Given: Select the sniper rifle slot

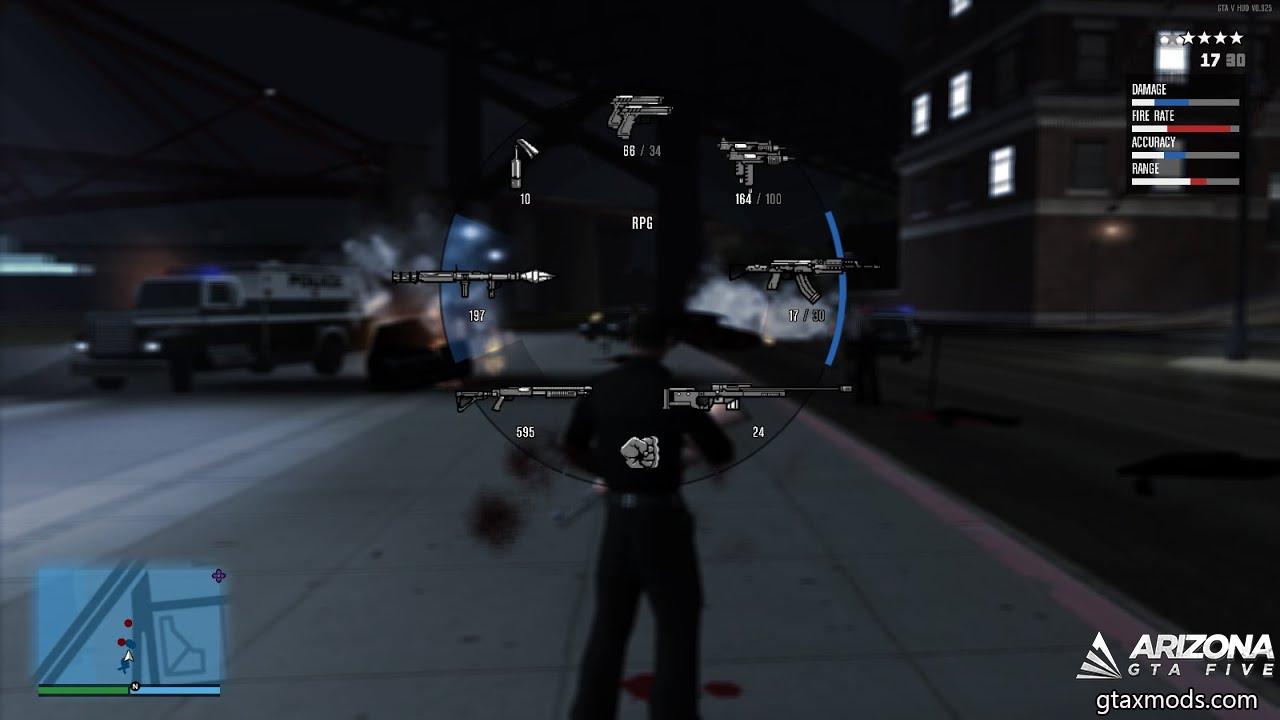Looking at the screenshot, I should point(756,397).
